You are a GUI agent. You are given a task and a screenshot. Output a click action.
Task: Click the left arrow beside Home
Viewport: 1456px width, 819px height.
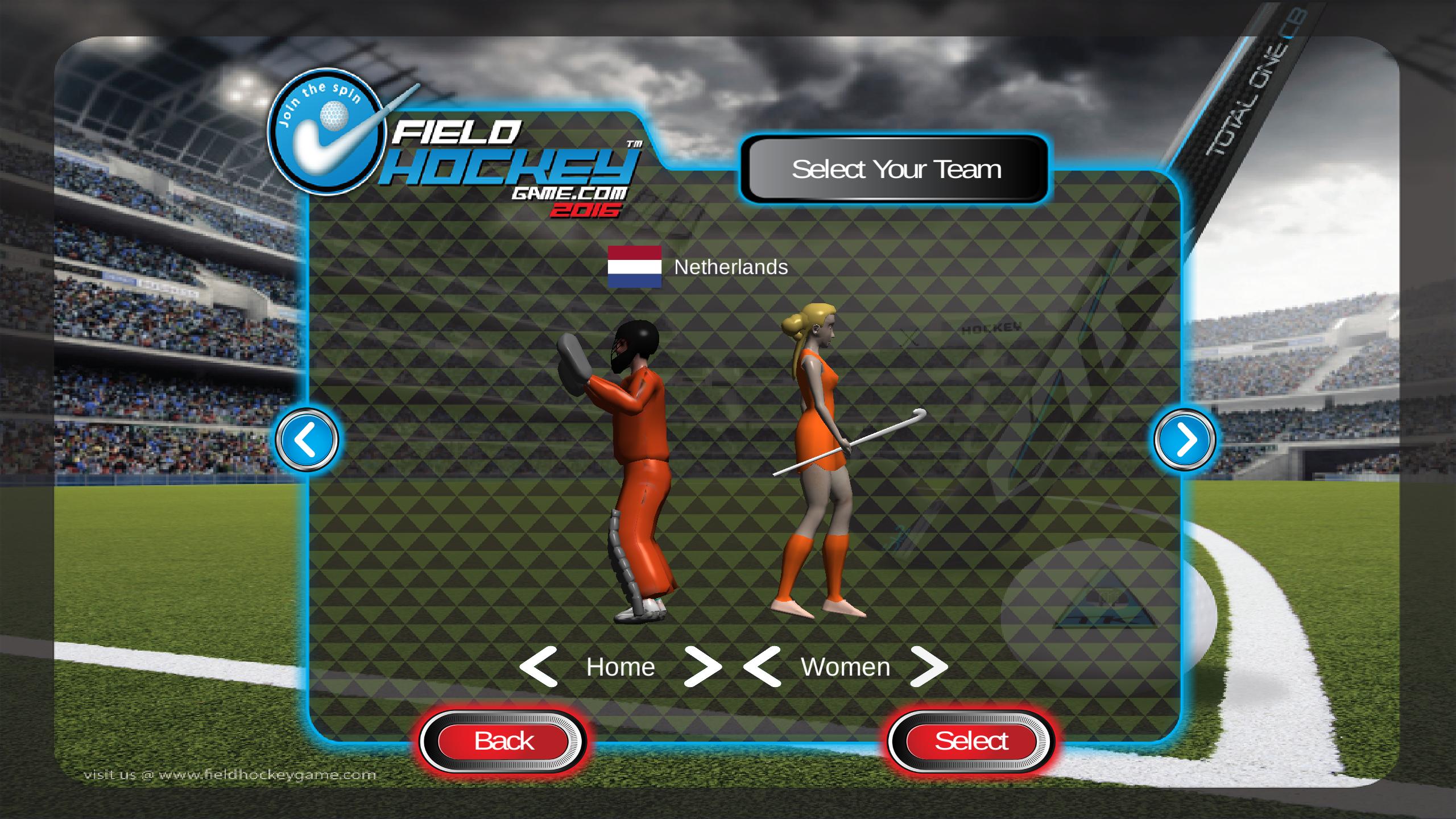(538, 667)
